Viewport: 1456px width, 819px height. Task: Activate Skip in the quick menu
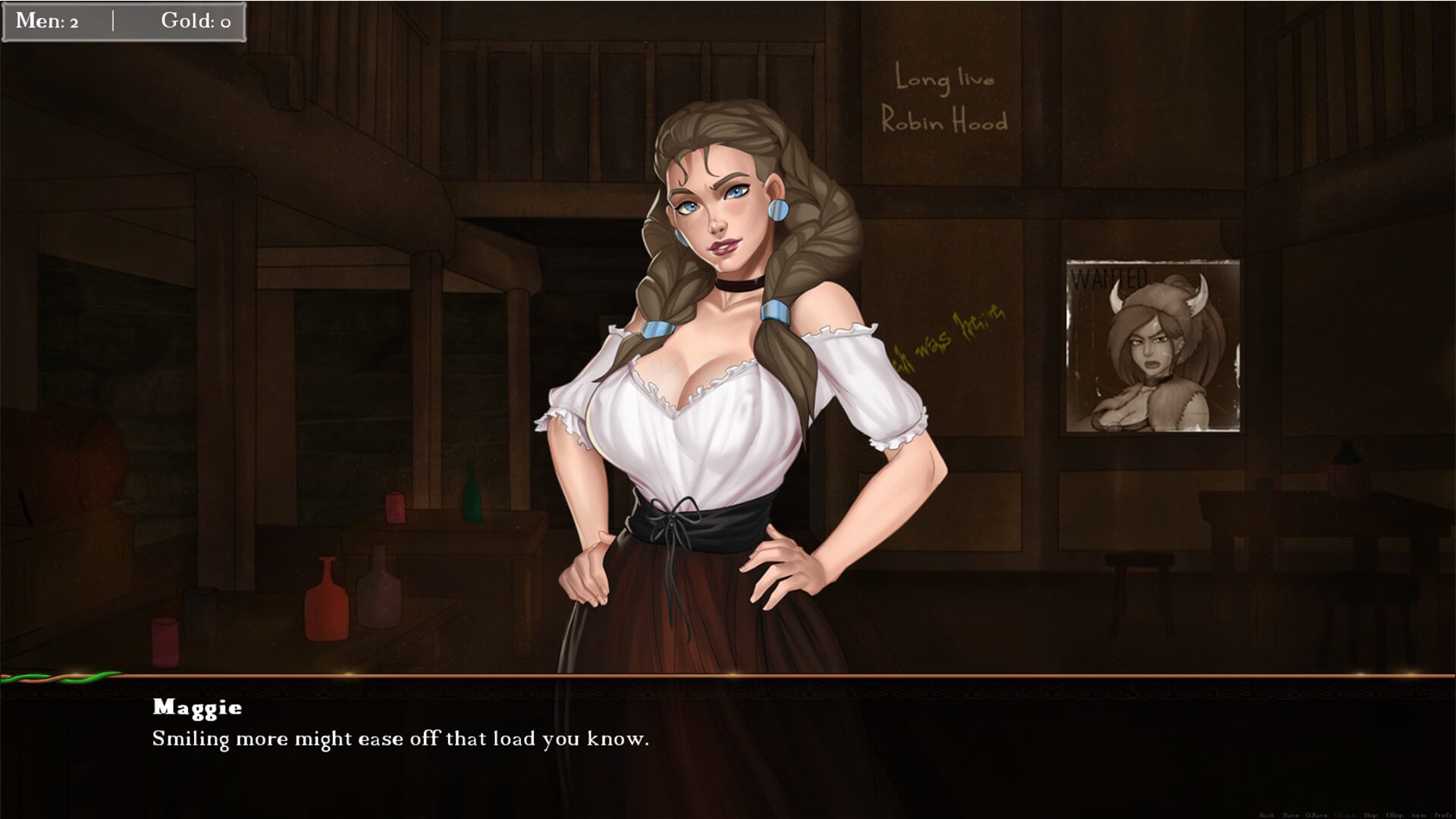pyautogui.click(x=1370, y=815)
